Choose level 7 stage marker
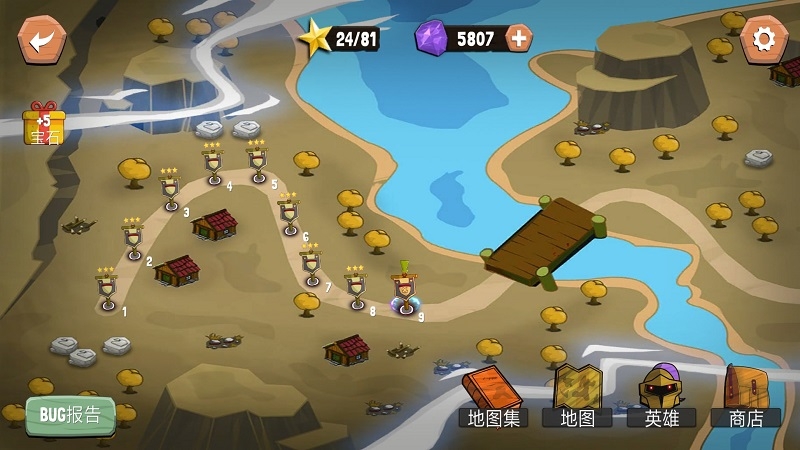Image resolution: width=800 pixels, height=450 pixels. pos(312,265)
